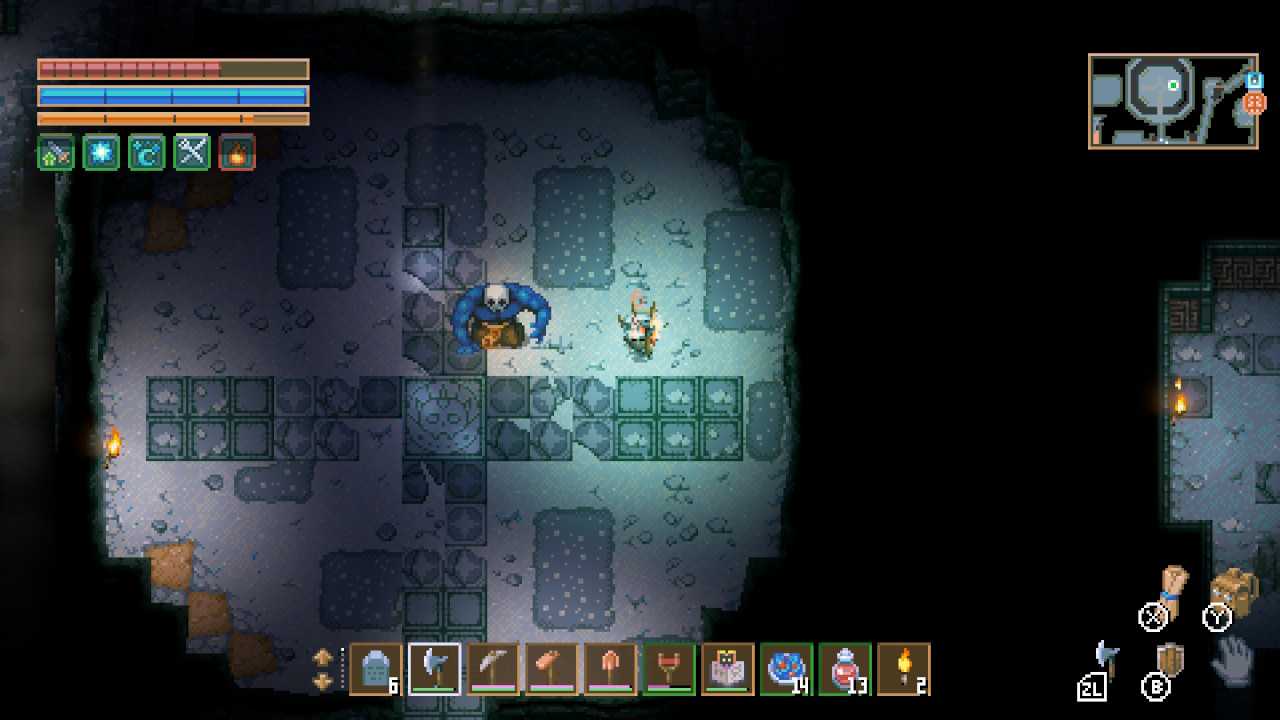Pick the shovel hotbar slot
Viewport: 1280px width, 720px height.
pyautogui.click(x=610, y=669)
